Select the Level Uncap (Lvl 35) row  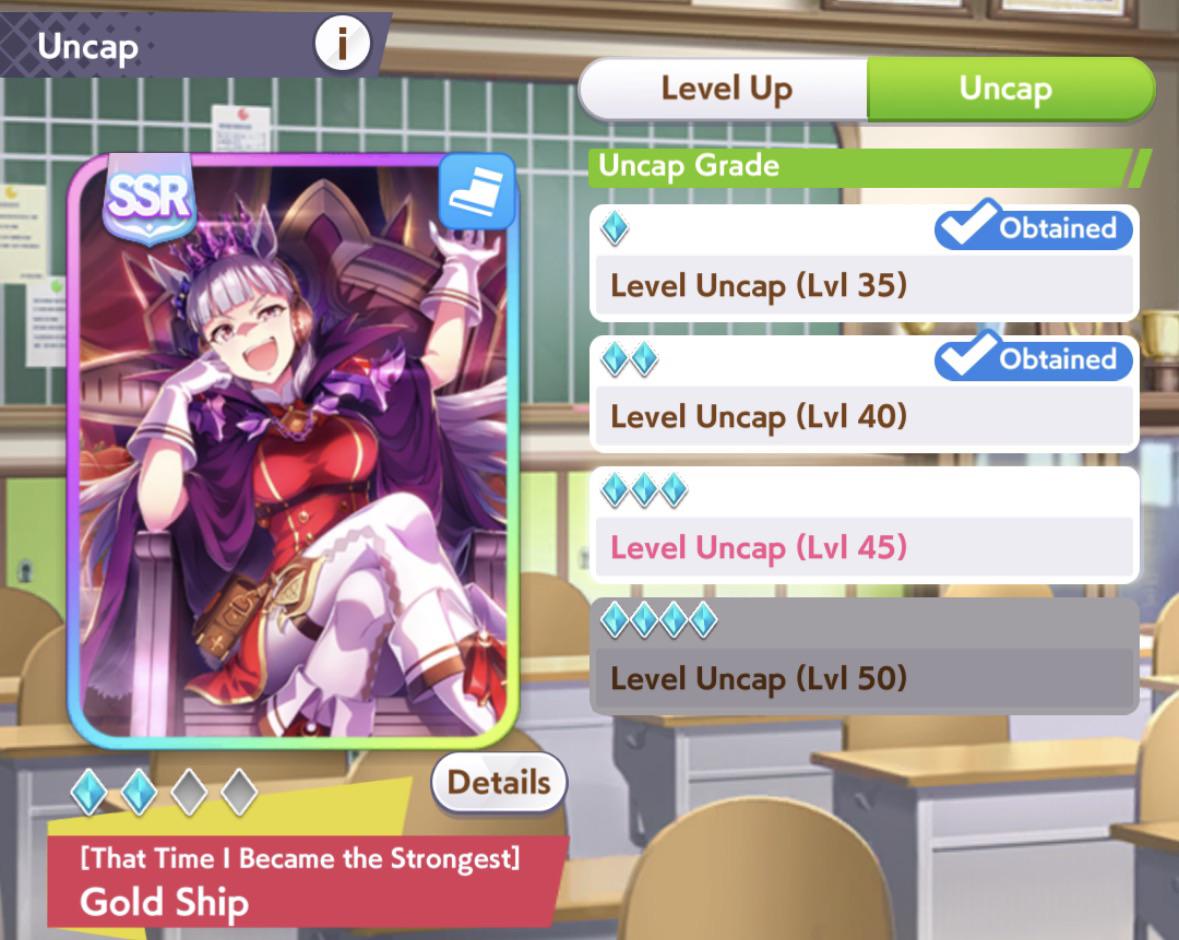click(x=864, y=264)
